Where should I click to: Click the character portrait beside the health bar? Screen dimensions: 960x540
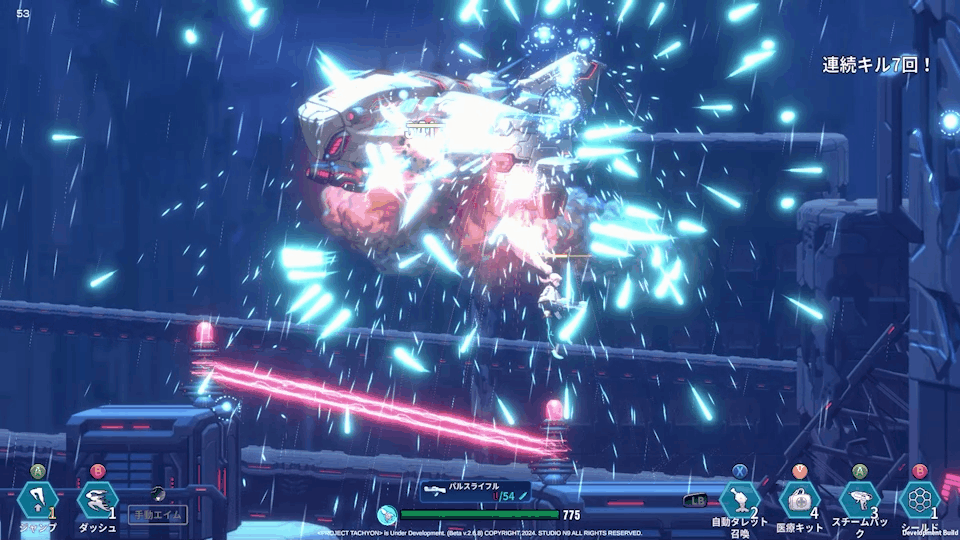coord(387,515)
